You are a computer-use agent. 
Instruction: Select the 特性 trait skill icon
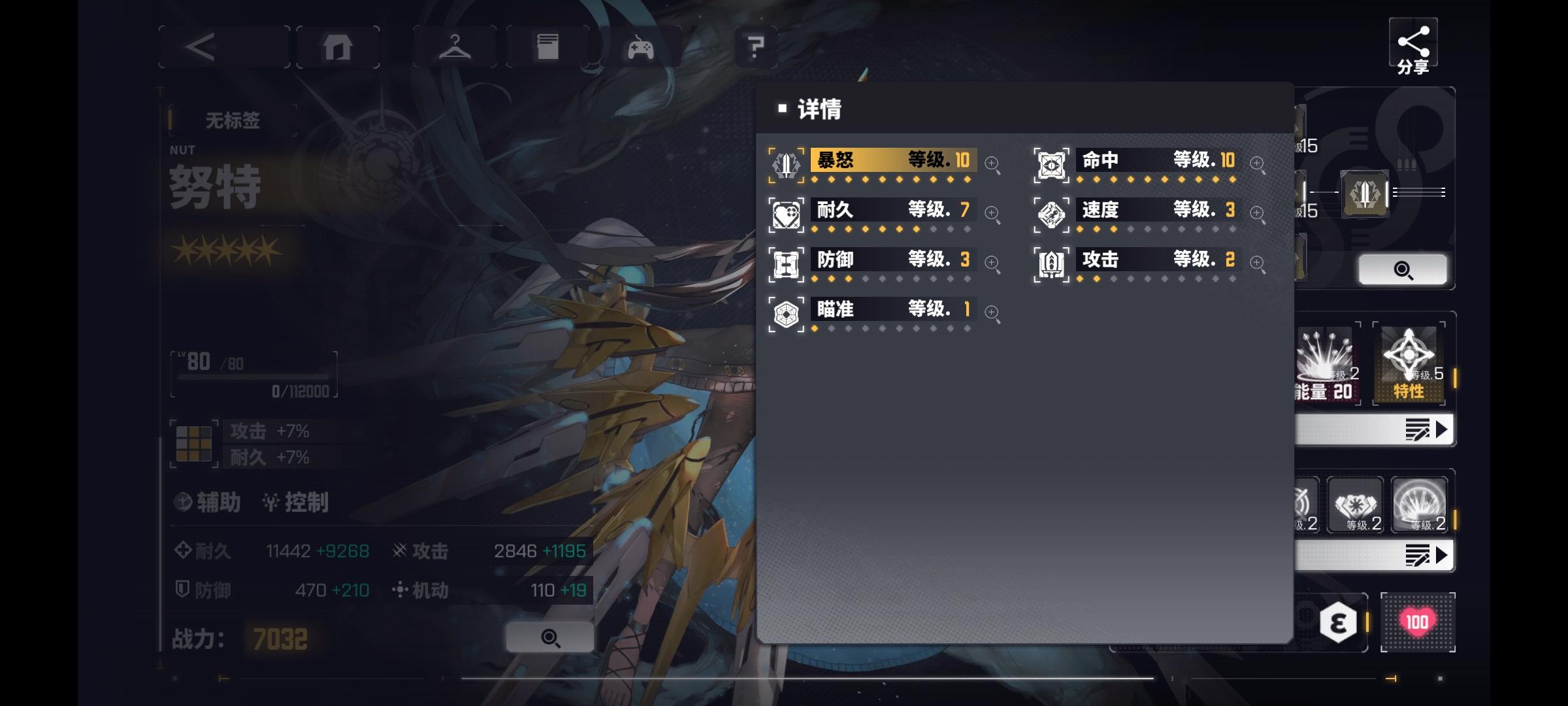click(x=1409, y=363)
